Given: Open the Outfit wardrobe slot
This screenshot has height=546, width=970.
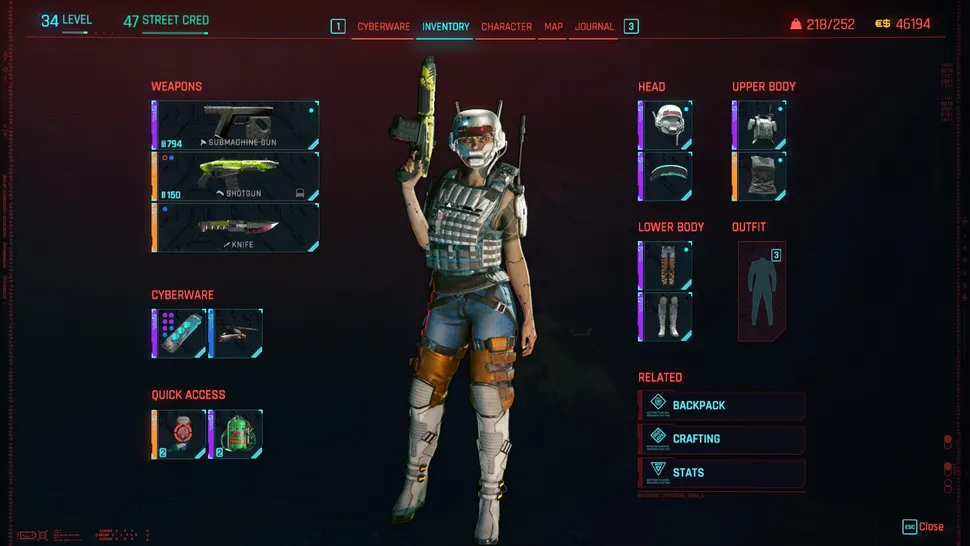Looking at the screenshot, I should (762, 291).
